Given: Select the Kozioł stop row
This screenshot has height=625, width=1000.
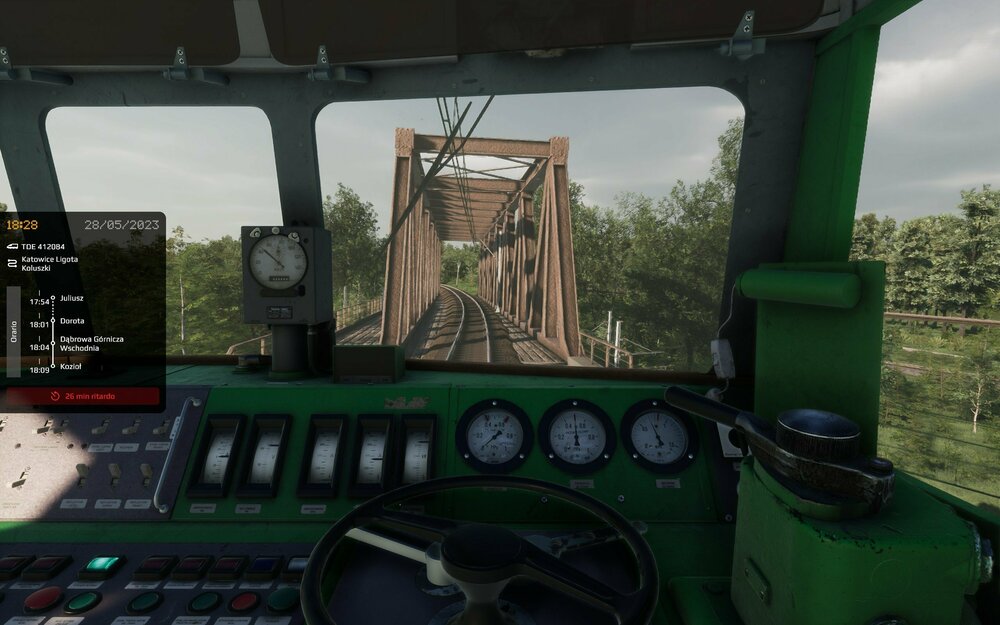Looking at the screenshot, I should (x=71, y=367).
